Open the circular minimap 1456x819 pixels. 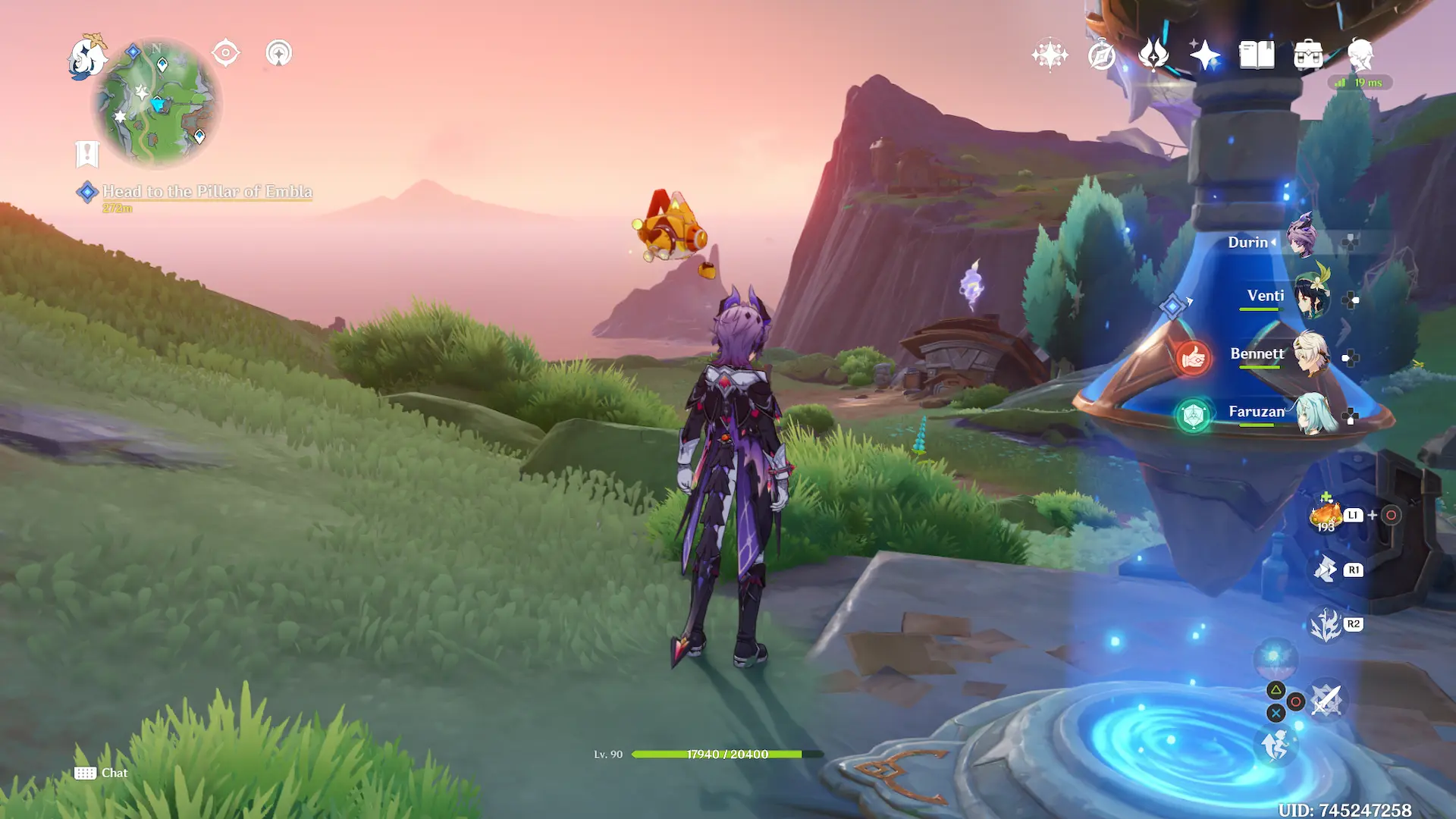(157, 103)
